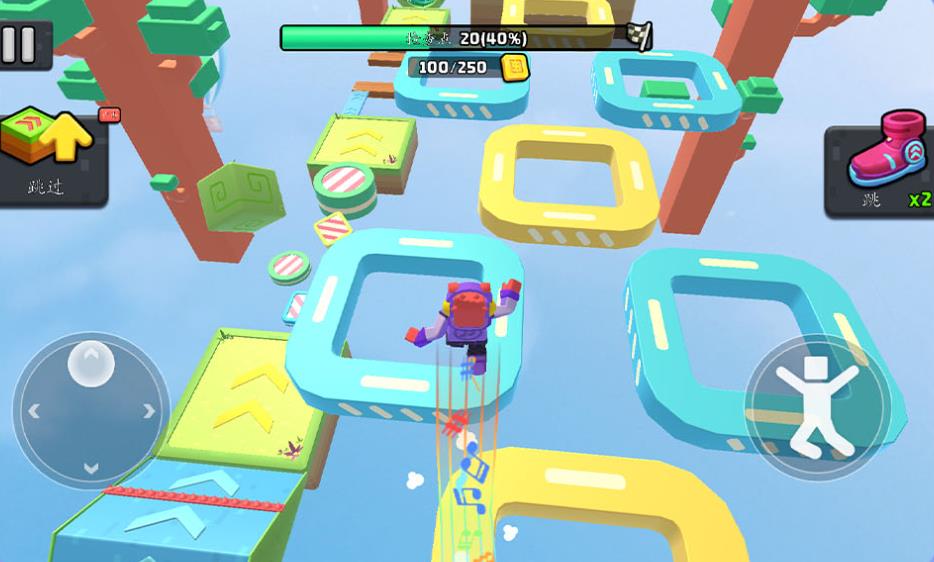
Task: Pause the game with the pause button
Action: (x=18, y=44)
